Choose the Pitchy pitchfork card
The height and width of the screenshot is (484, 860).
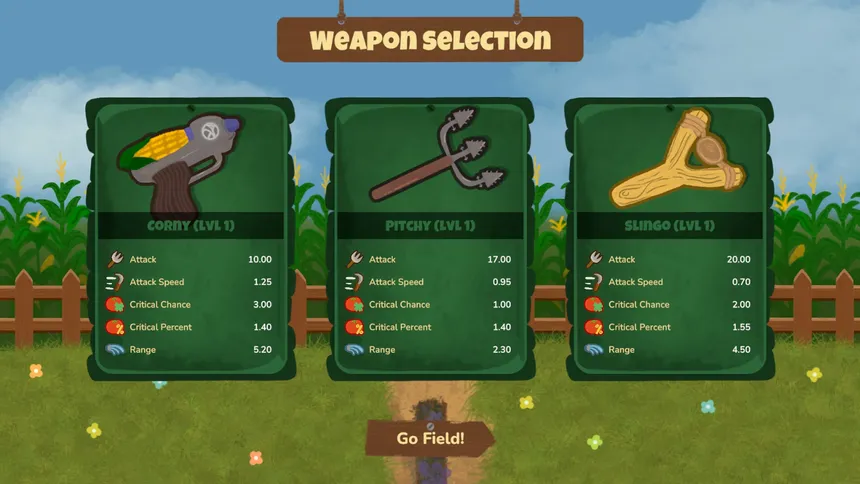(x=430, y=238)
